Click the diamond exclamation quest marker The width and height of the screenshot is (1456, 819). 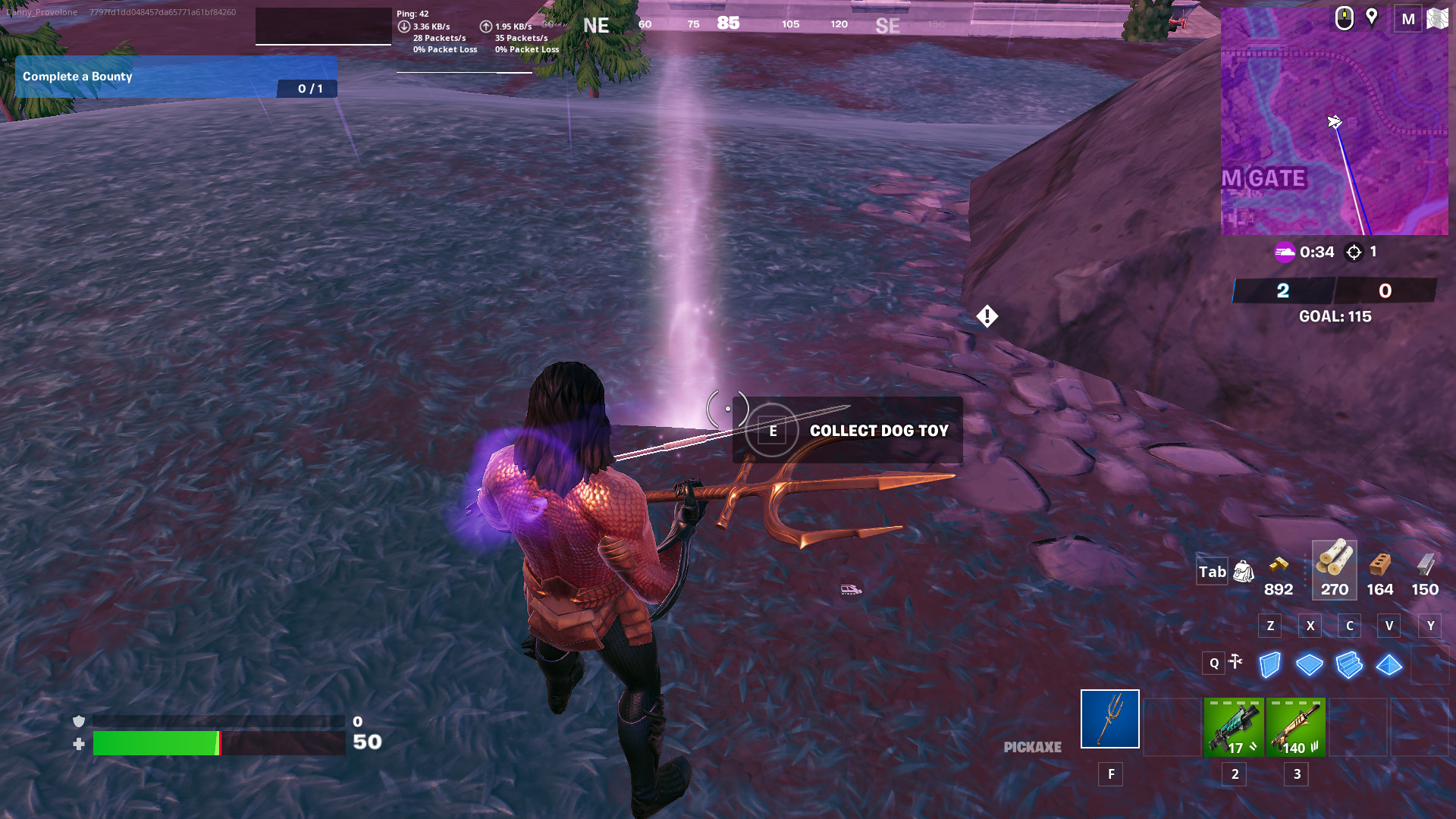coord(987,316)
